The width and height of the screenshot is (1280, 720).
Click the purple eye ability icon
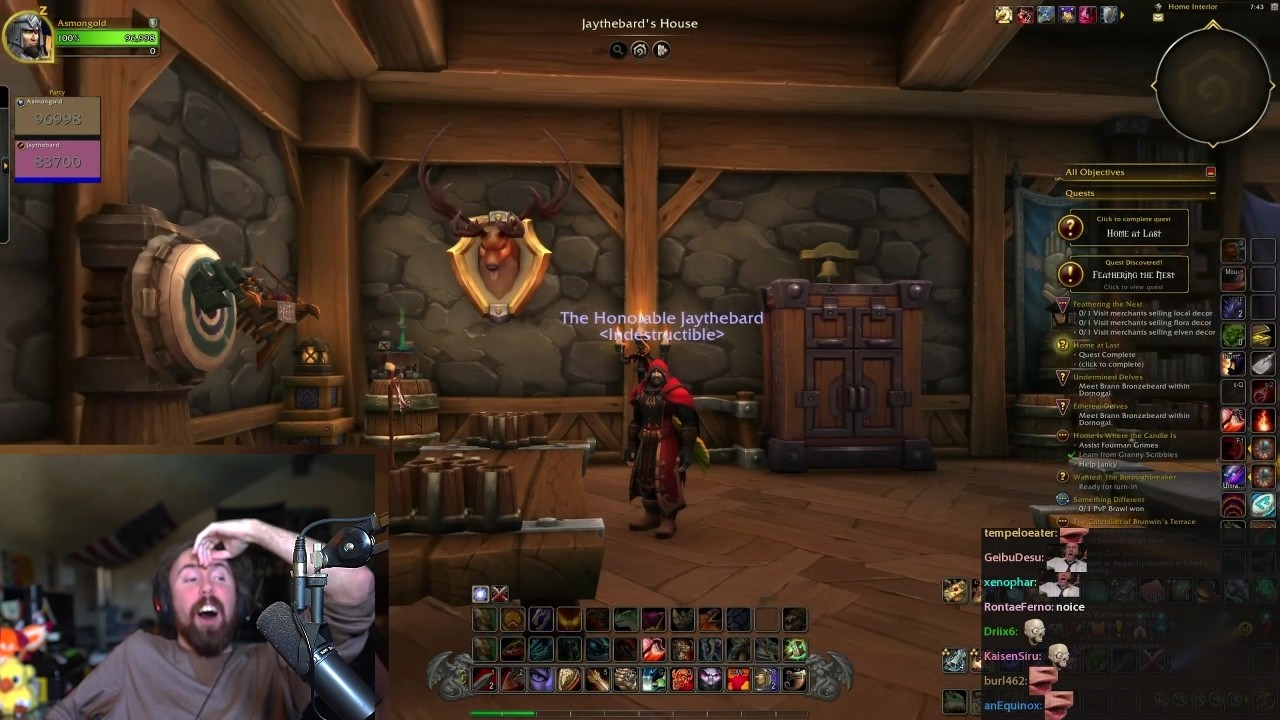(x=541, y=678)
